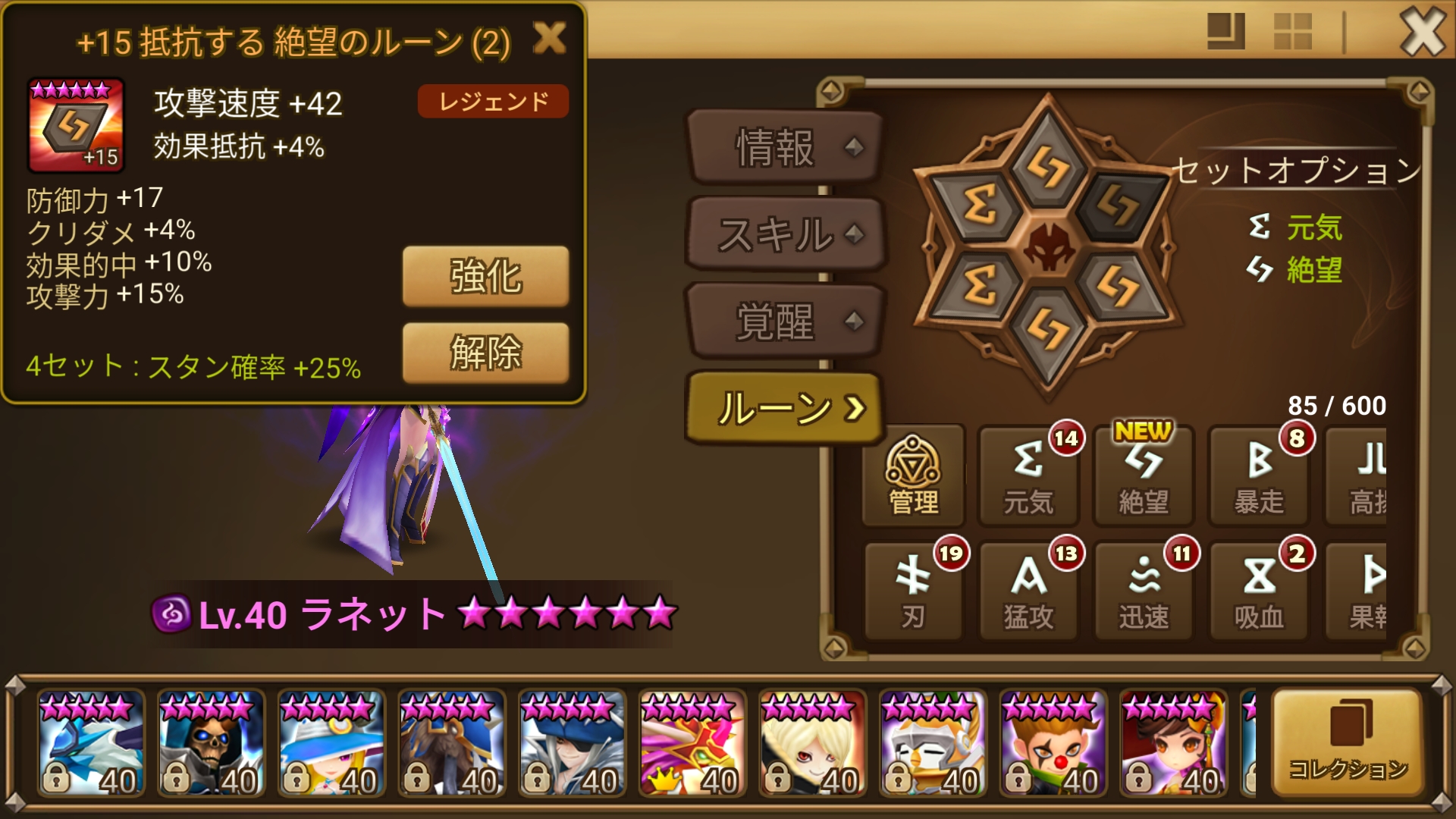
Task: Open the 覚醒 tab
Action: click(x=778, y=322)
